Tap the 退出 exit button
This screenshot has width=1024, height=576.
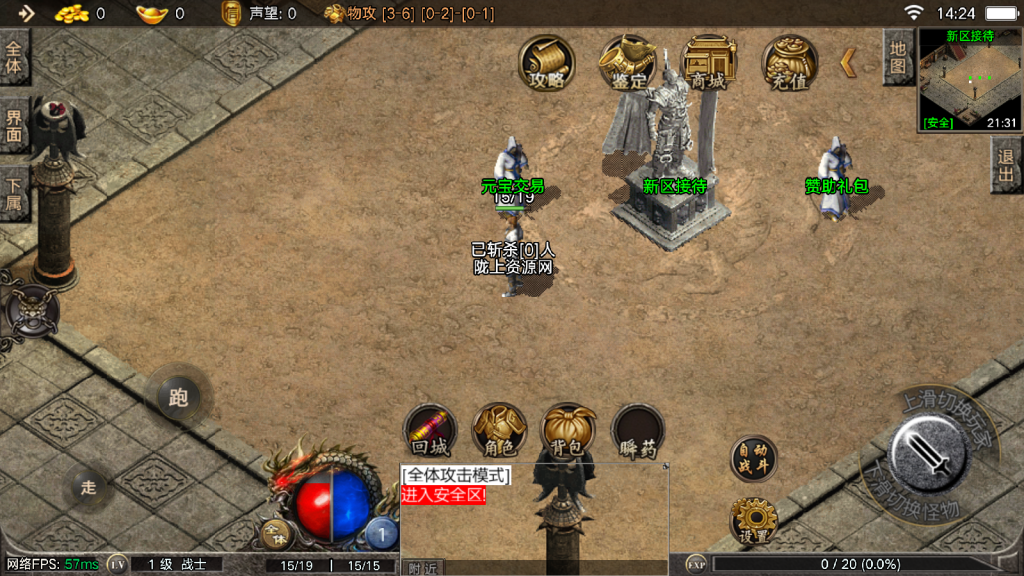1006,166
